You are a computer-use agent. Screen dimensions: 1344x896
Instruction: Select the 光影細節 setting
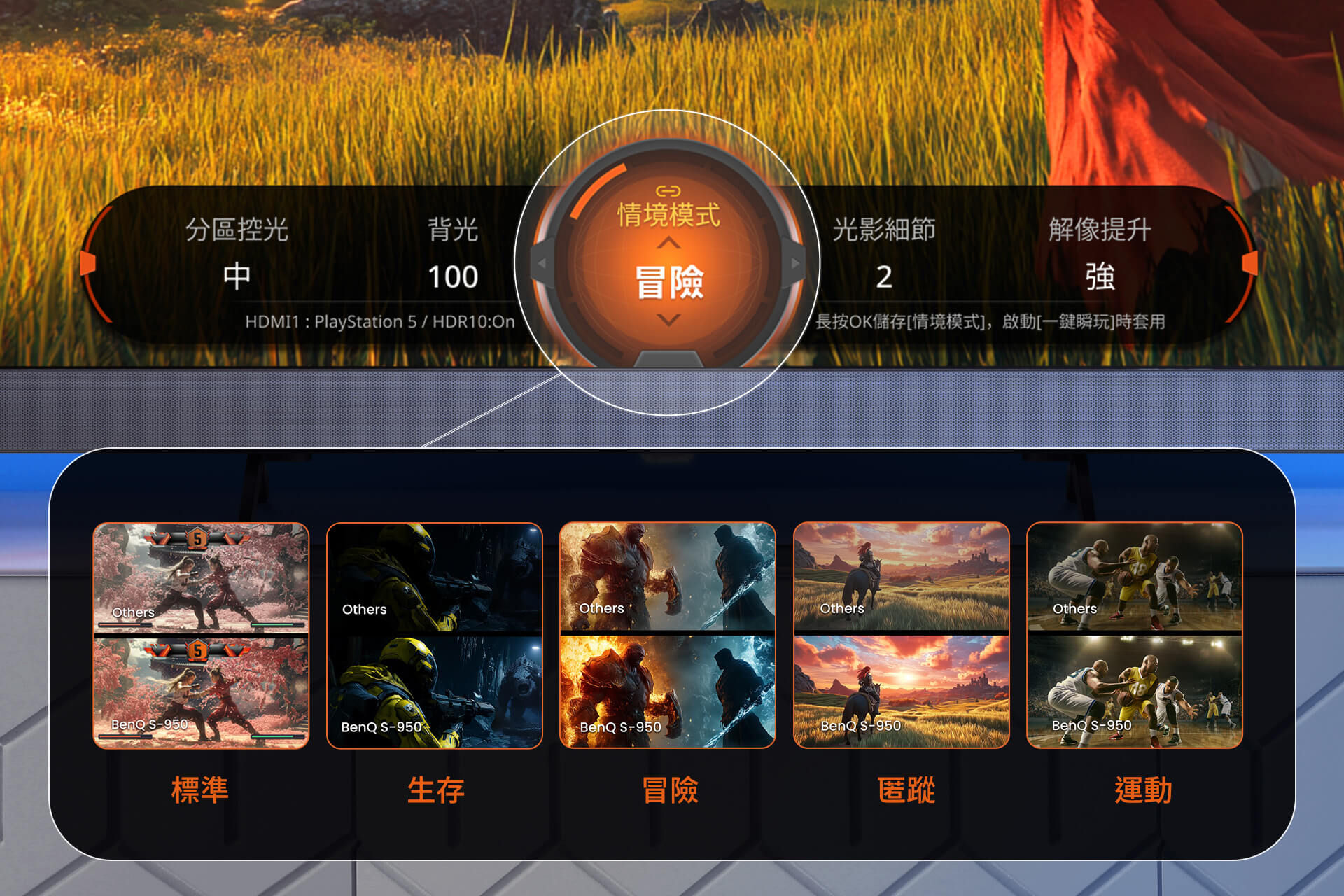click(x=883, y=252)
